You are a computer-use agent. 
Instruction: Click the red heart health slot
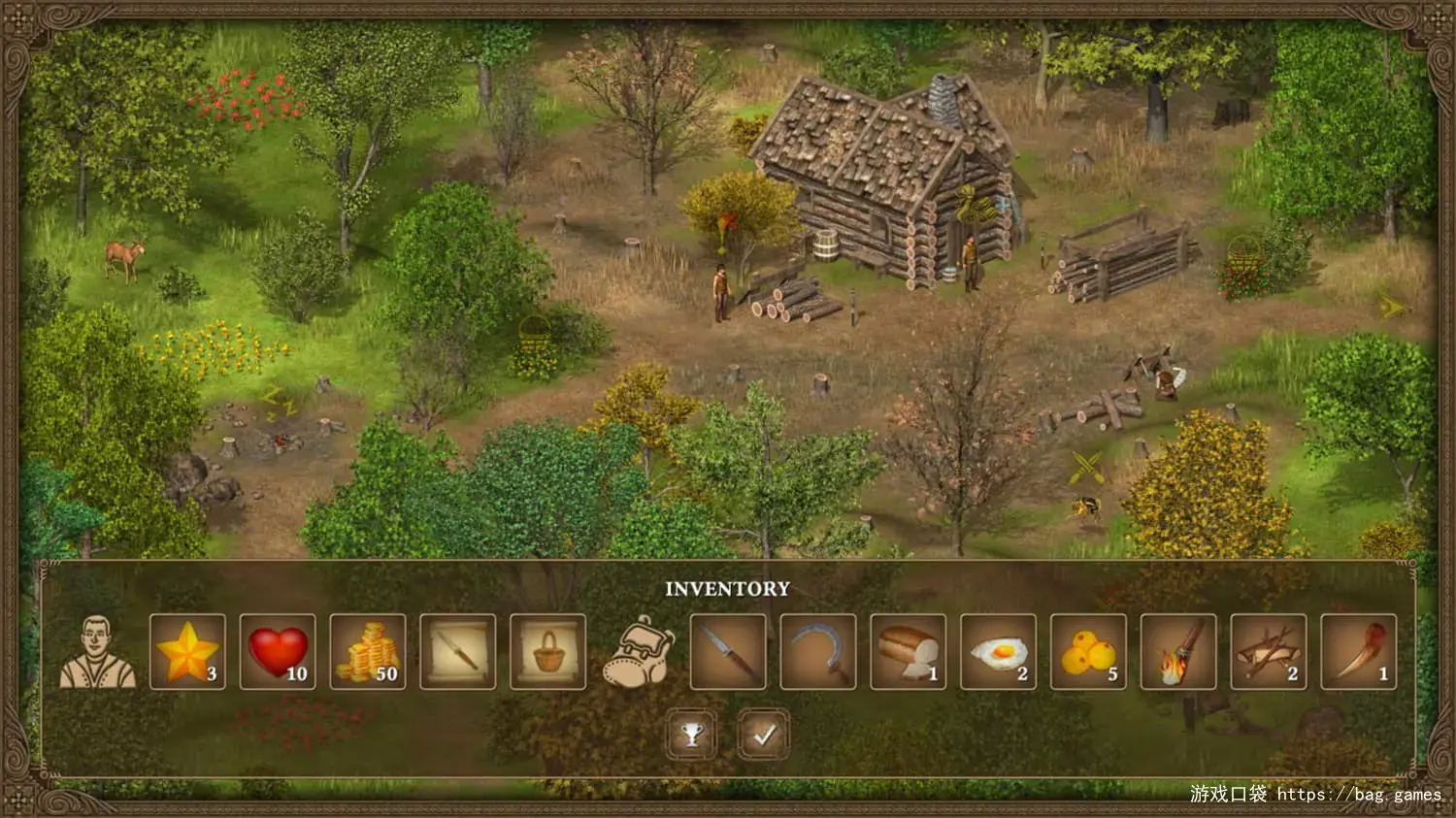278,652
